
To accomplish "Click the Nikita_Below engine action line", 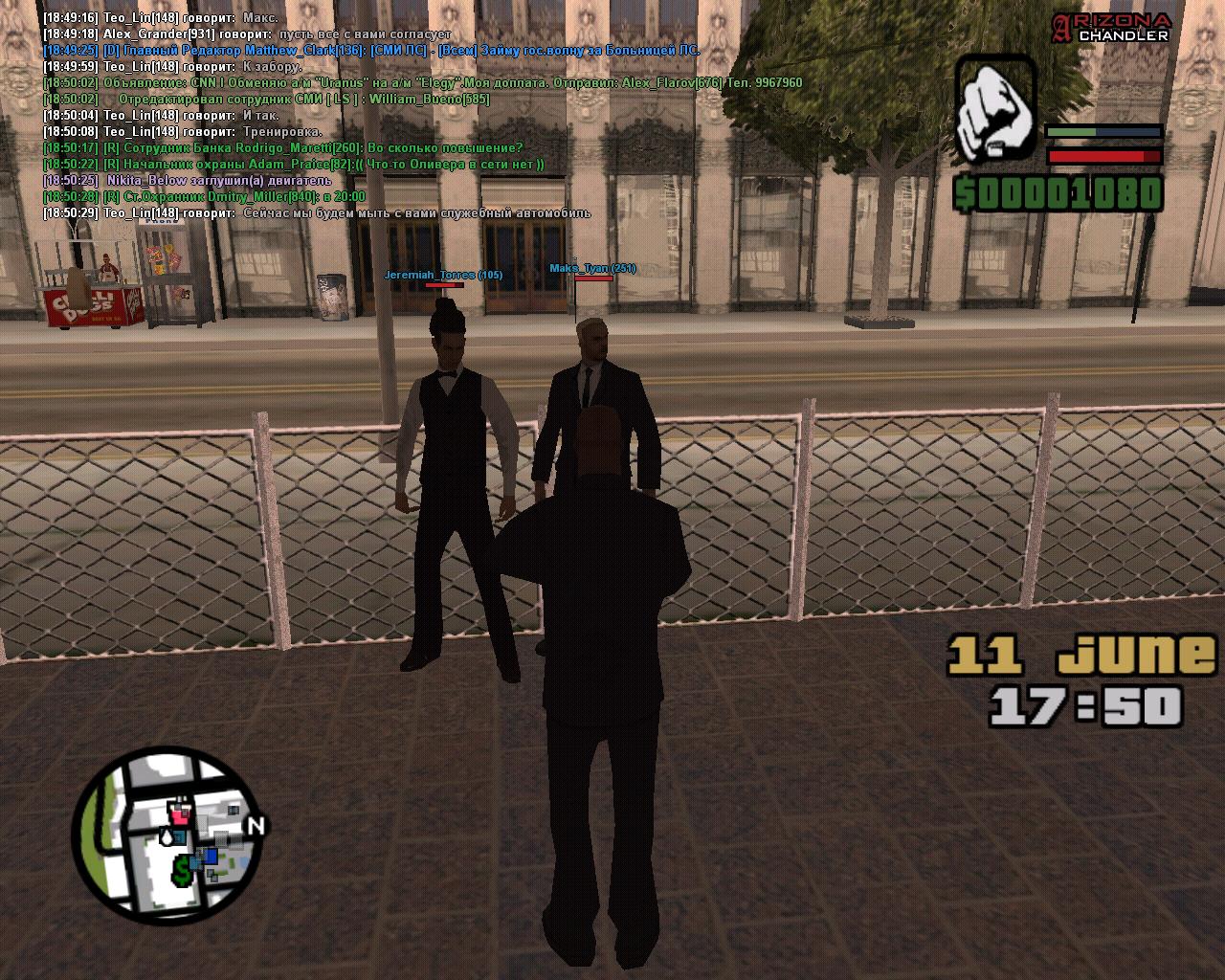I will 188,180.
